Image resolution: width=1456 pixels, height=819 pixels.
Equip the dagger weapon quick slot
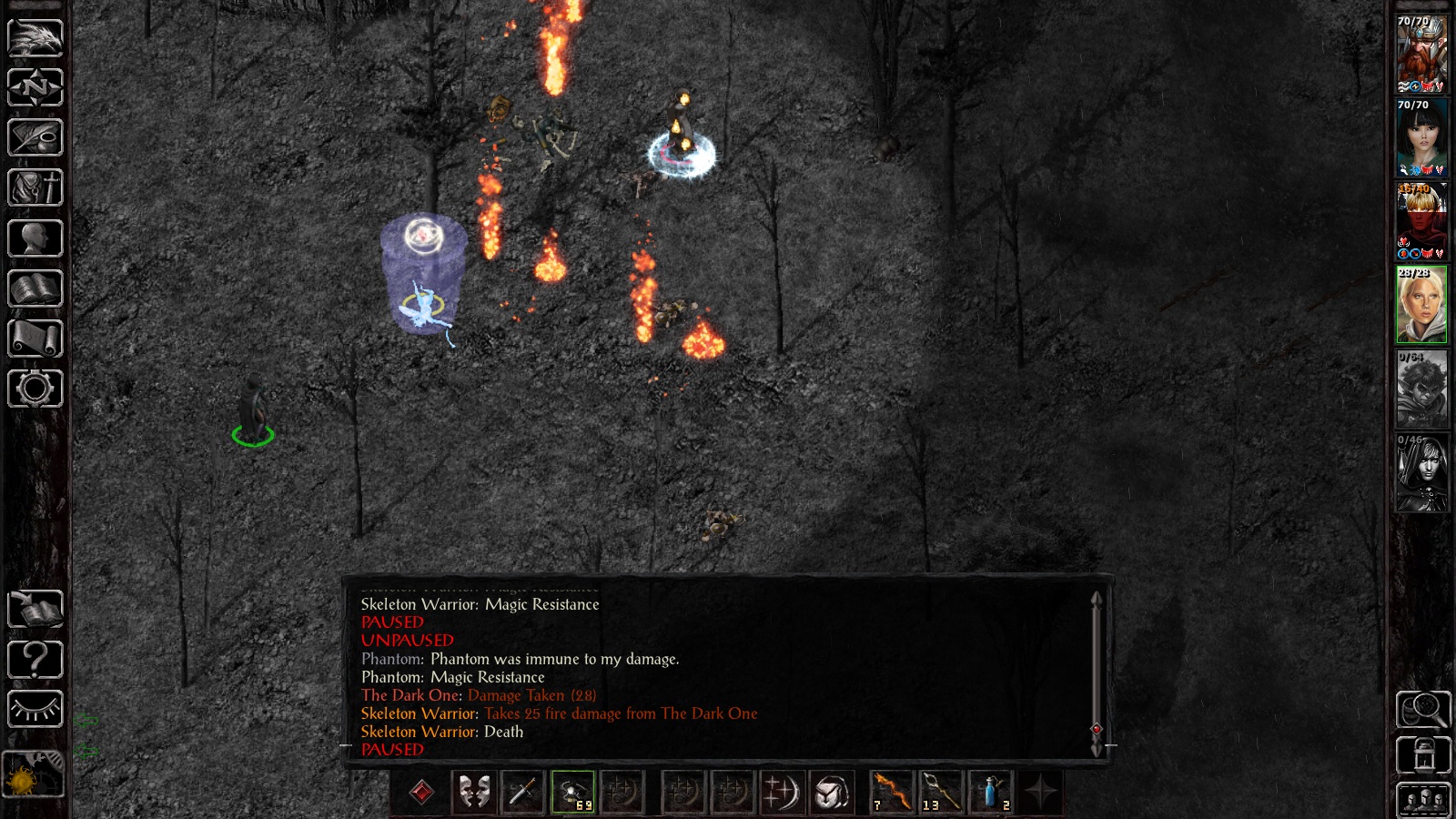click(x=522, y=792)
